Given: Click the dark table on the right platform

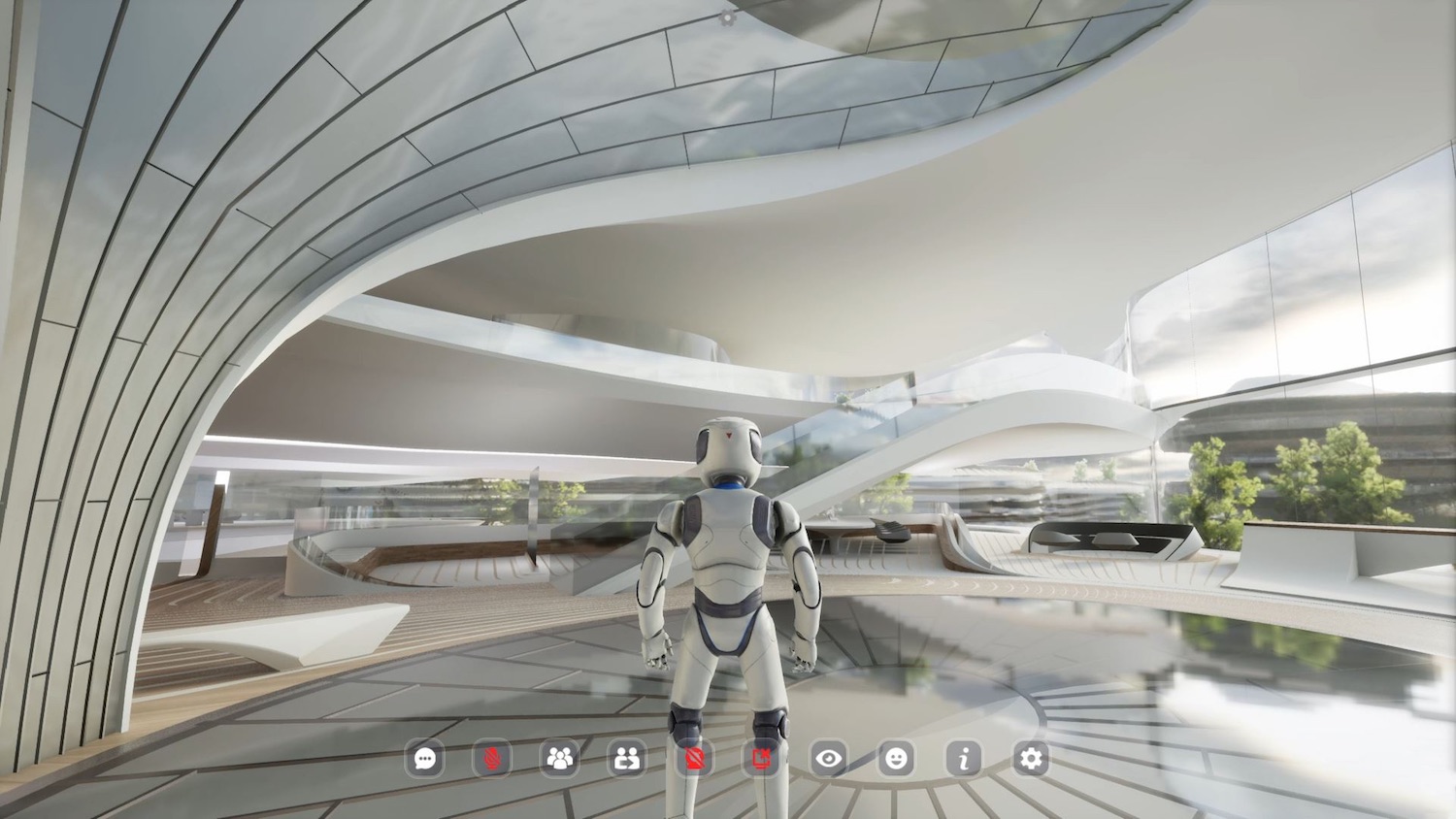Looking at the screenshot, I should (x=1107, y=539).
